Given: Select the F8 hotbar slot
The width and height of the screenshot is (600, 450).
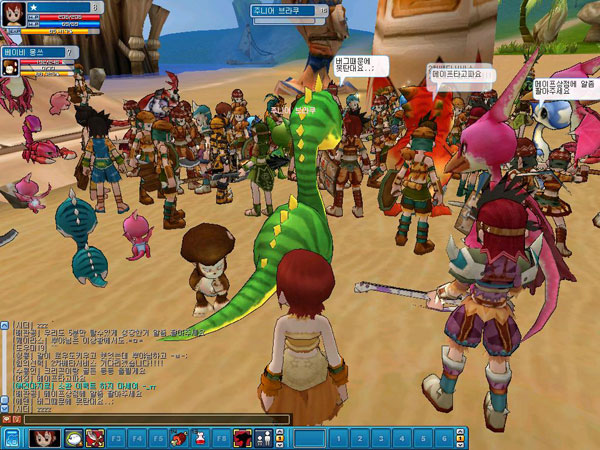Looking at the screenshot, I should pos(221,438).
